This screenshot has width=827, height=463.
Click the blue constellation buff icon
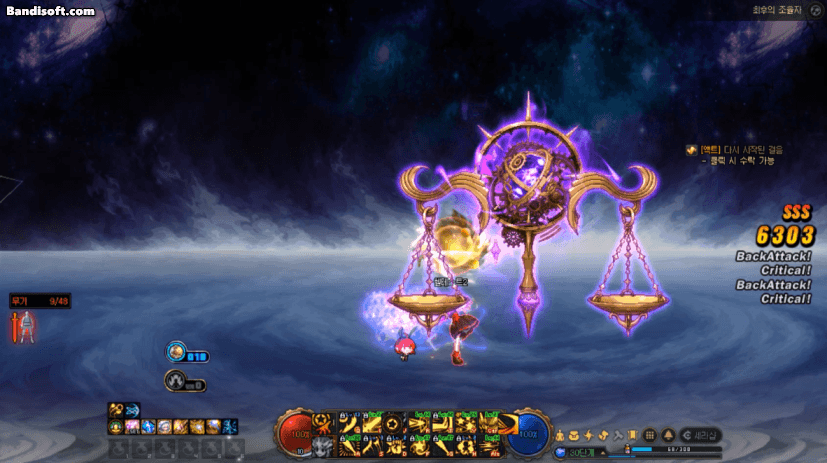point(229,426)
